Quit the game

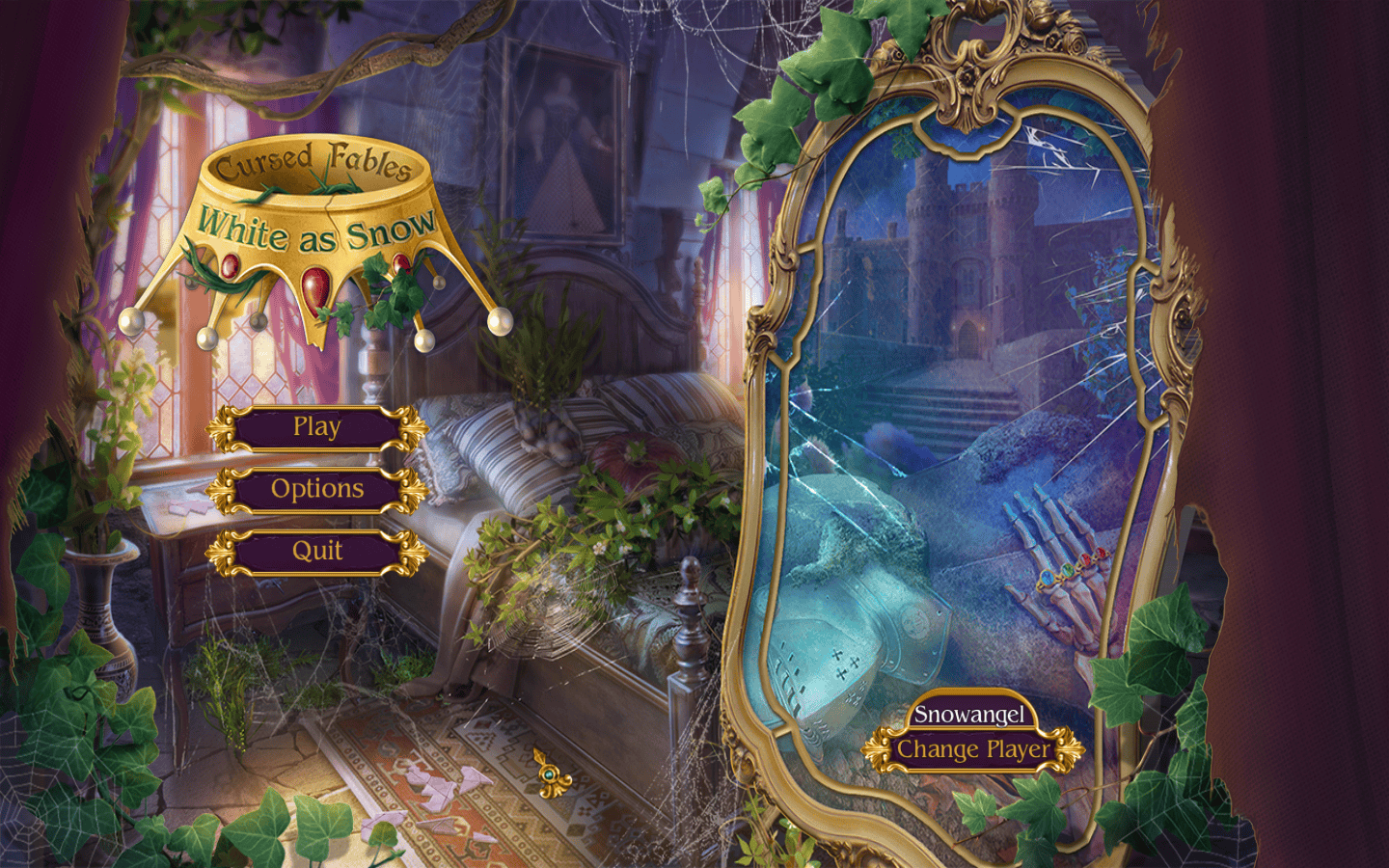coord(316,552)
